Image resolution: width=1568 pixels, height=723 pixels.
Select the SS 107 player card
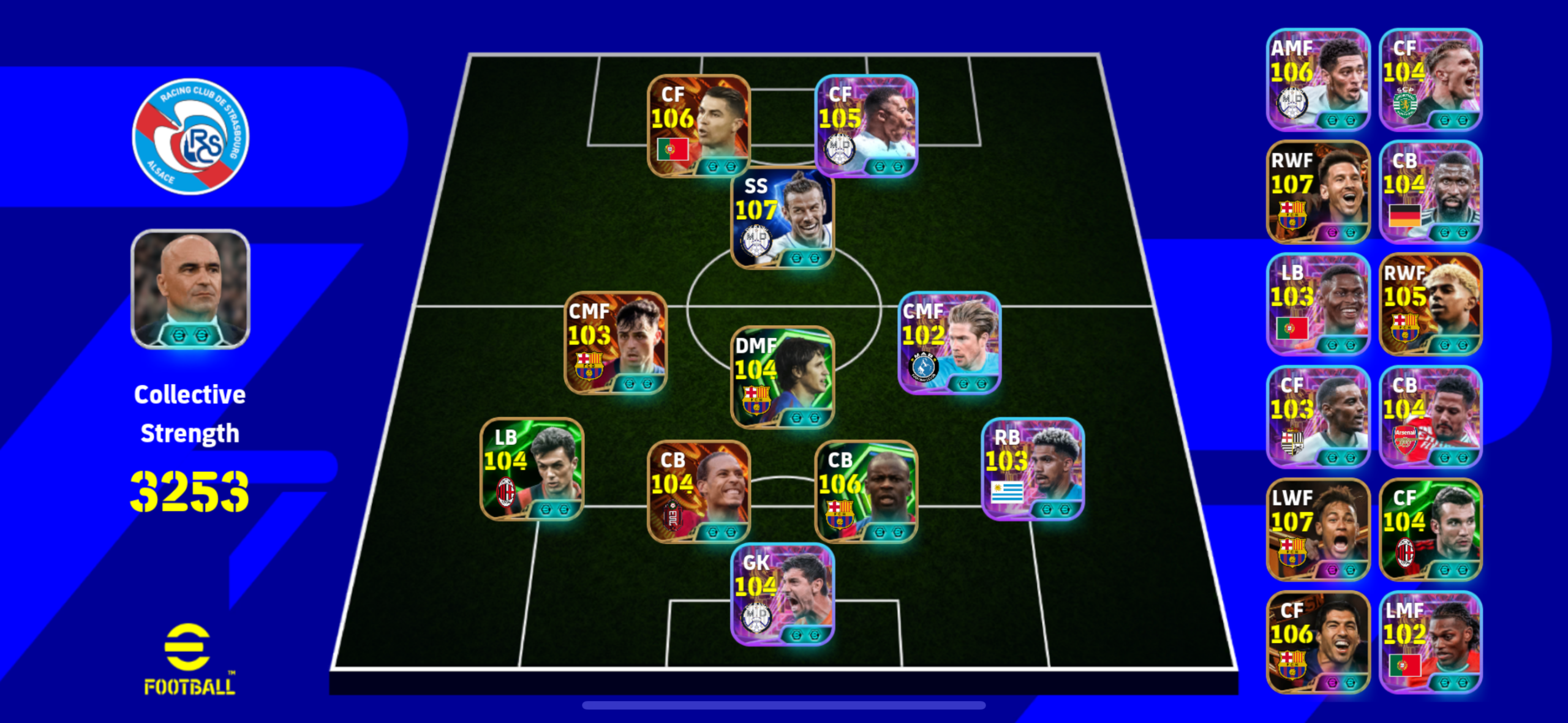pyautogui.click(x=782, y=217)
